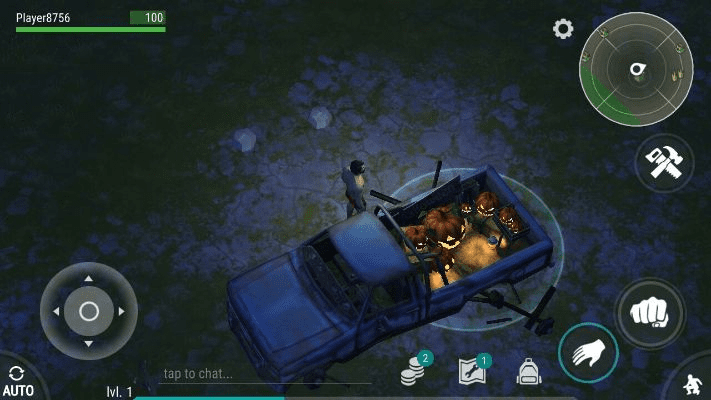Open the settings gear menu
The width and height of the screenshot is (711, 400).
tap(563, 29)
